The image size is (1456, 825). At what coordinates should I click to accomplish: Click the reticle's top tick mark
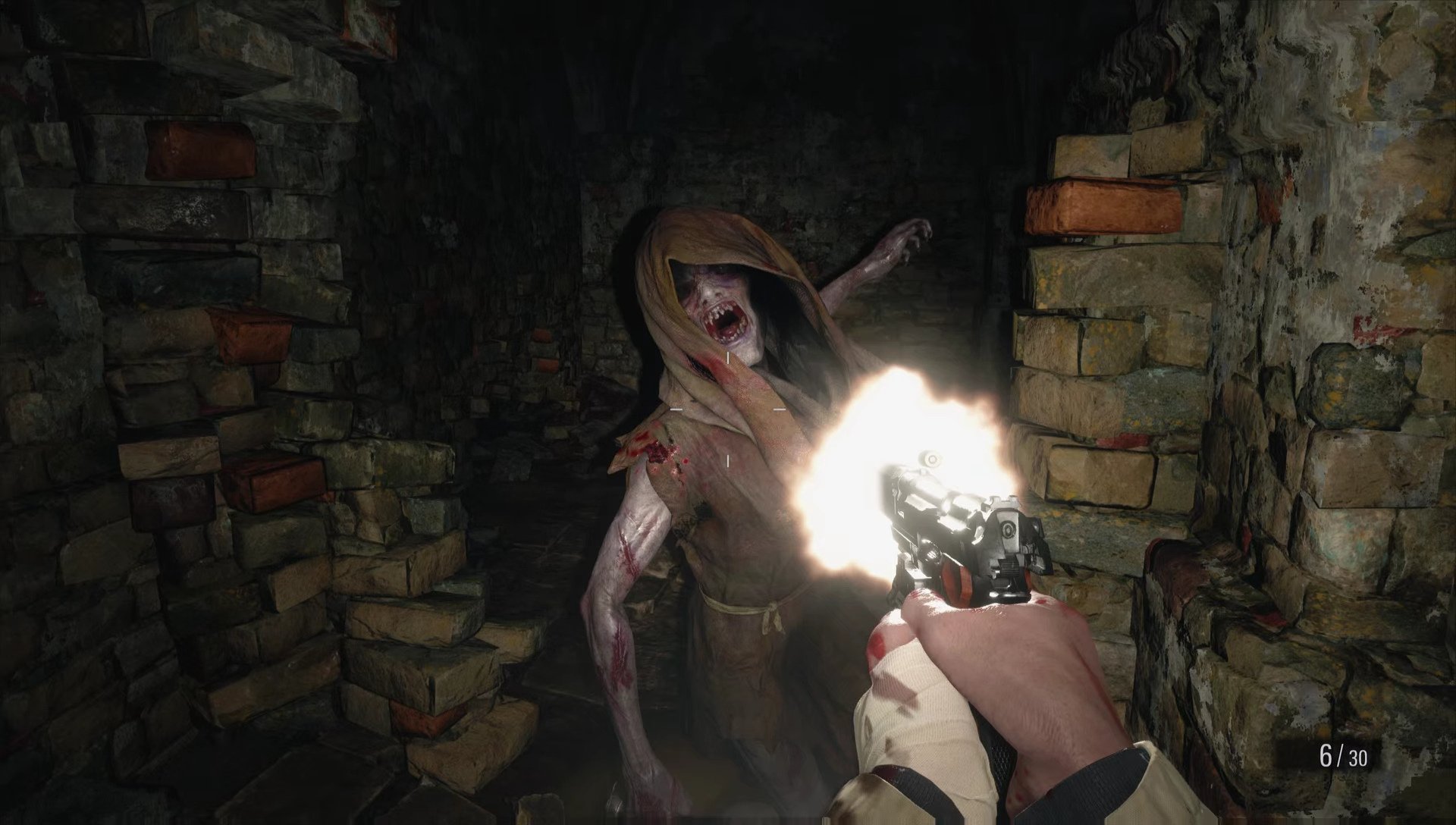tap(728, 356)
